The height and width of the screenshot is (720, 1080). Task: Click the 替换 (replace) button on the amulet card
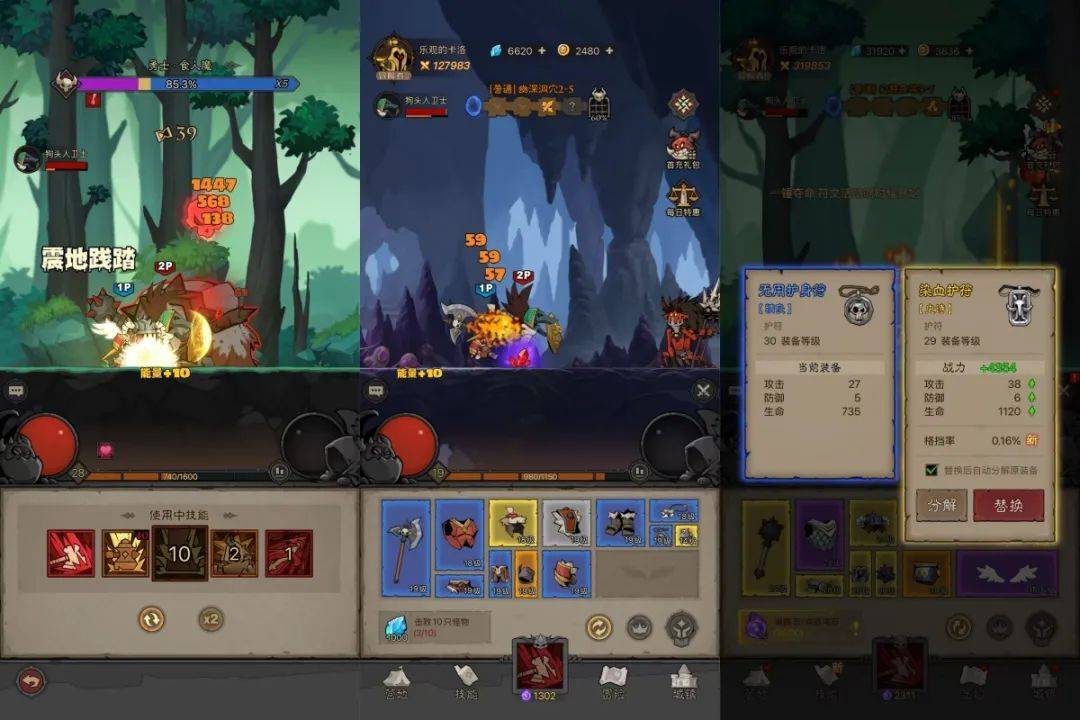[x=1008, y=505]
